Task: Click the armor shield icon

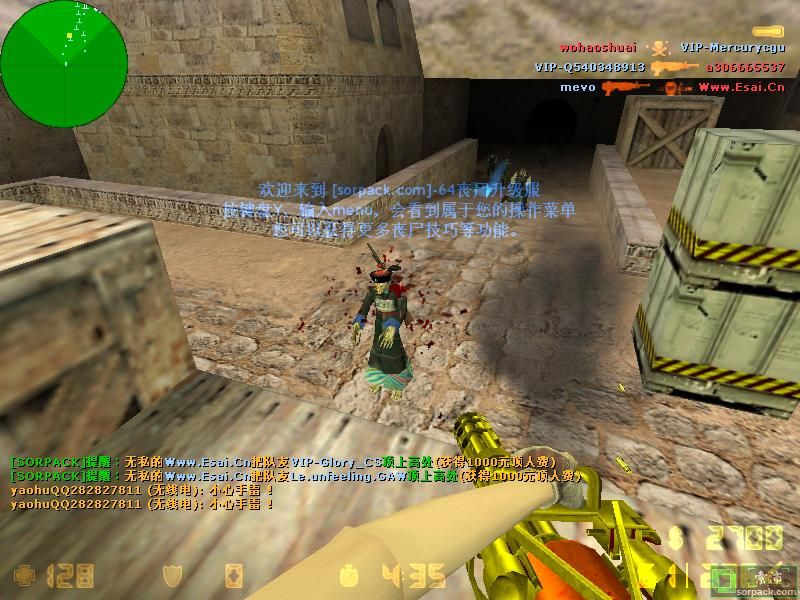Action: pyautogui.click(x=174, y=575)
